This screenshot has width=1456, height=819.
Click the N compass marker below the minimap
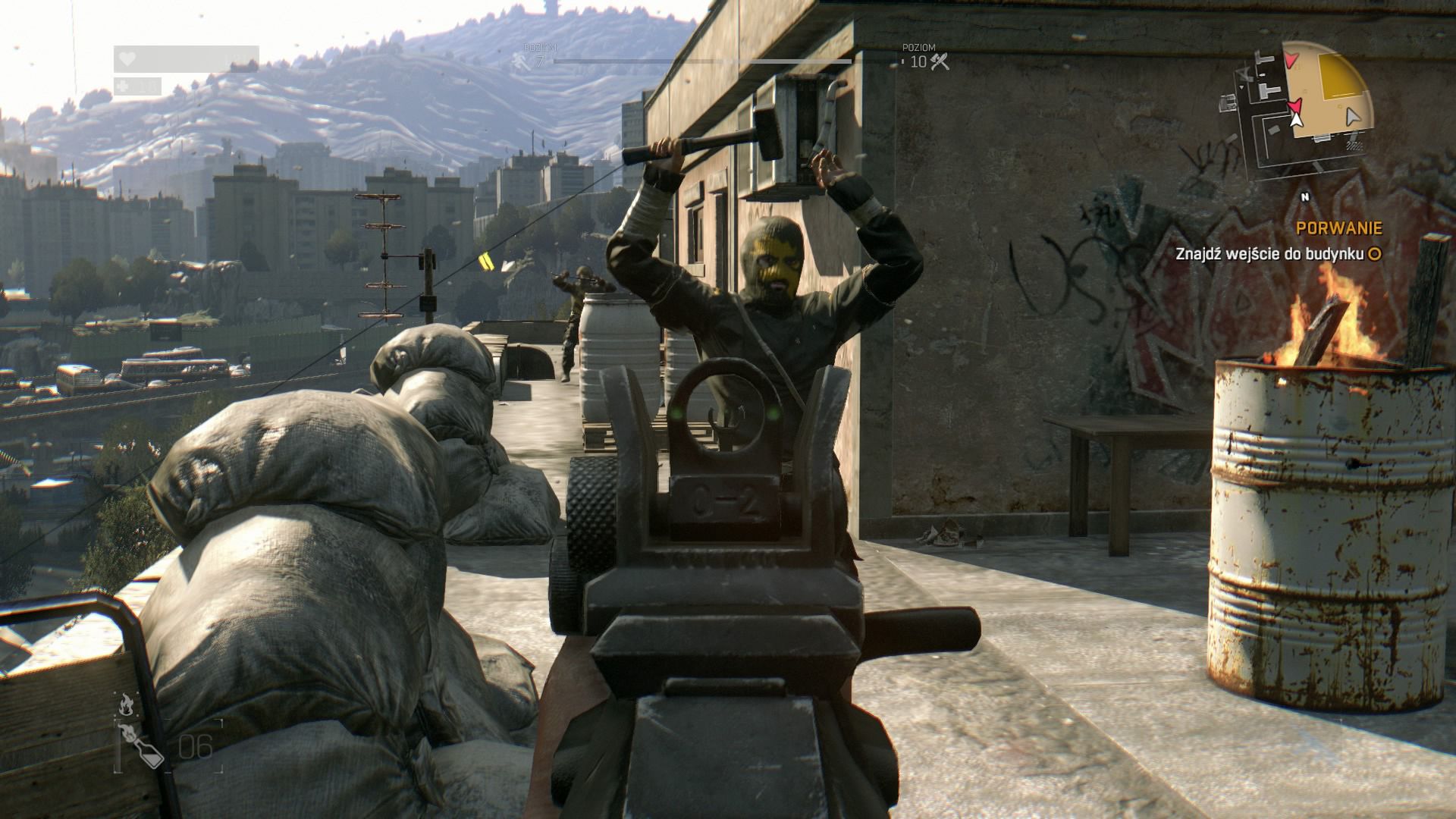1305,196
